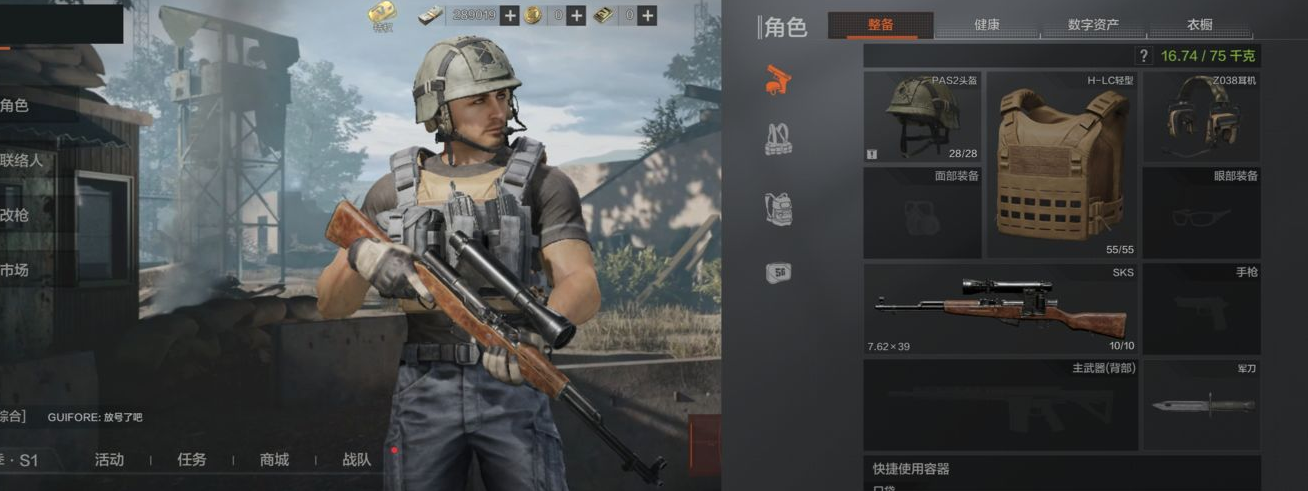Select the 整备 loadout tab
The width and height of the screenshot is (1308, 491).
[880, 25]
